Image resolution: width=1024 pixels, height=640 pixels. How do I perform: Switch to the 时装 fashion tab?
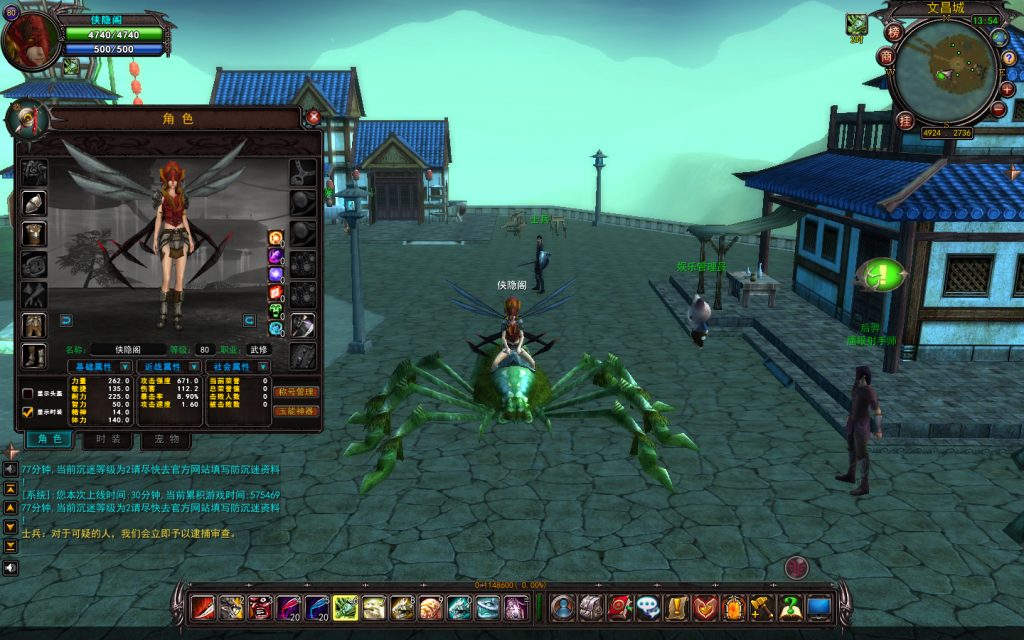click(x=107, y=439)
